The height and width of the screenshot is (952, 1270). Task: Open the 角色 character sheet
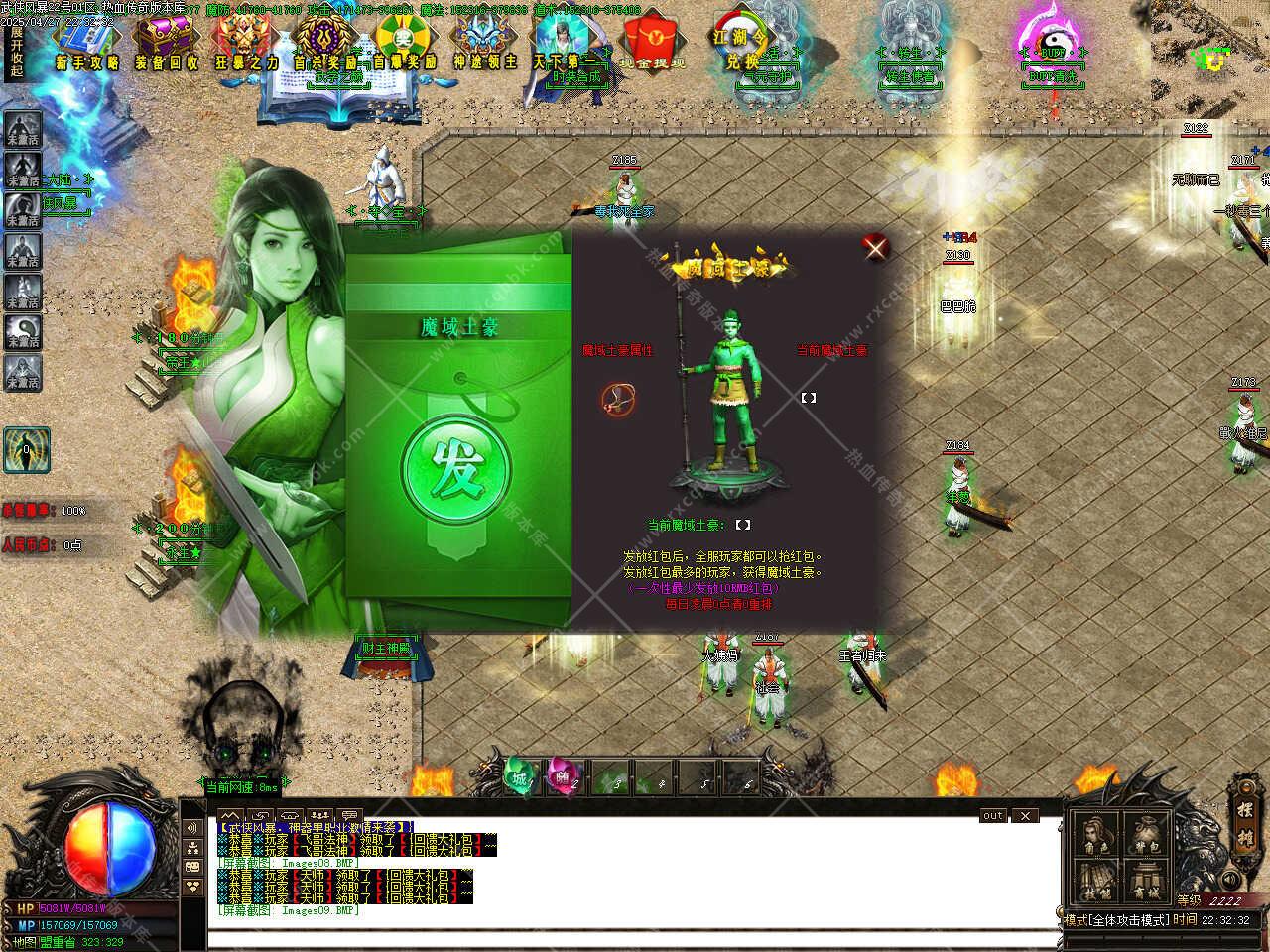(x=1096, y=835)
